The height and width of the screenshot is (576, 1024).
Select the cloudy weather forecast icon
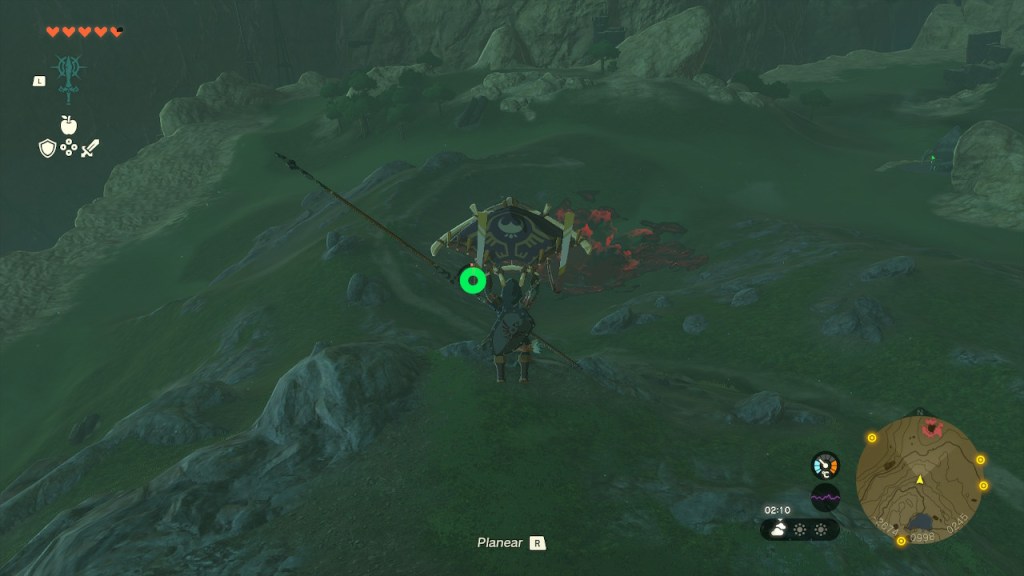777,529
